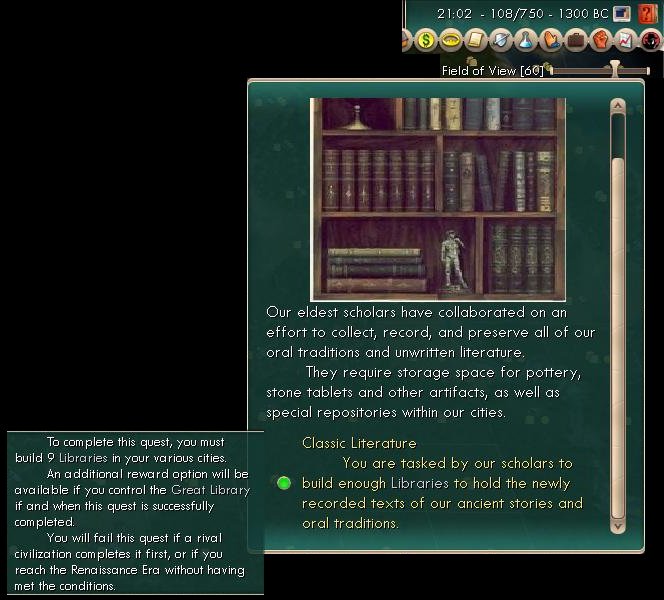The image size is (664, 600).
Task: Click the quest popup scroll down arrow
Action: pyautogui.click(x=617, y=524)
